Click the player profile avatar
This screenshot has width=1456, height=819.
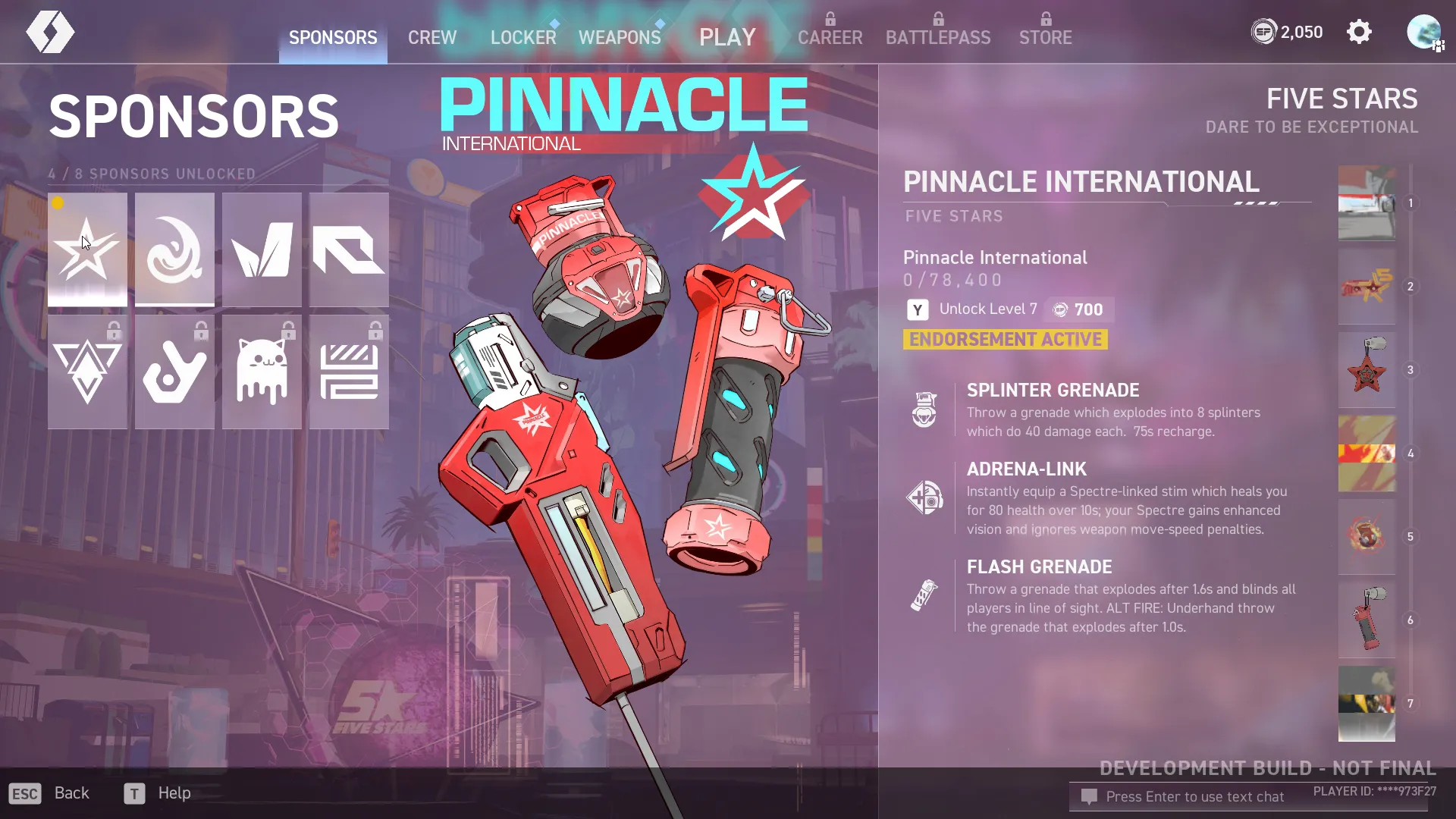[1423, 32]
